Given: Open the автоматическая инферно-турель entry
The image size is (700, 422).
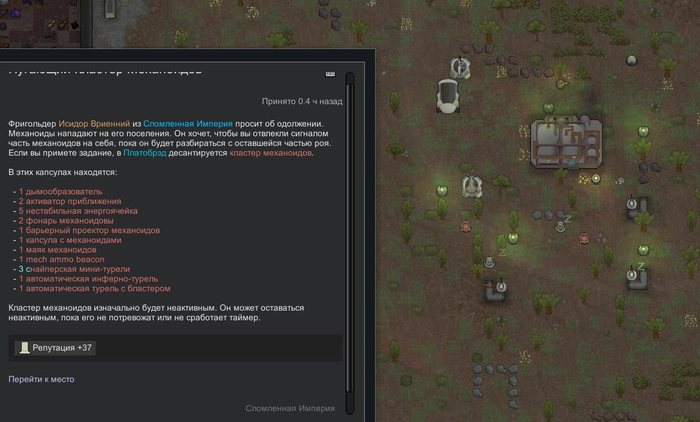Looking at the screenshot, I should pos(86,279).
